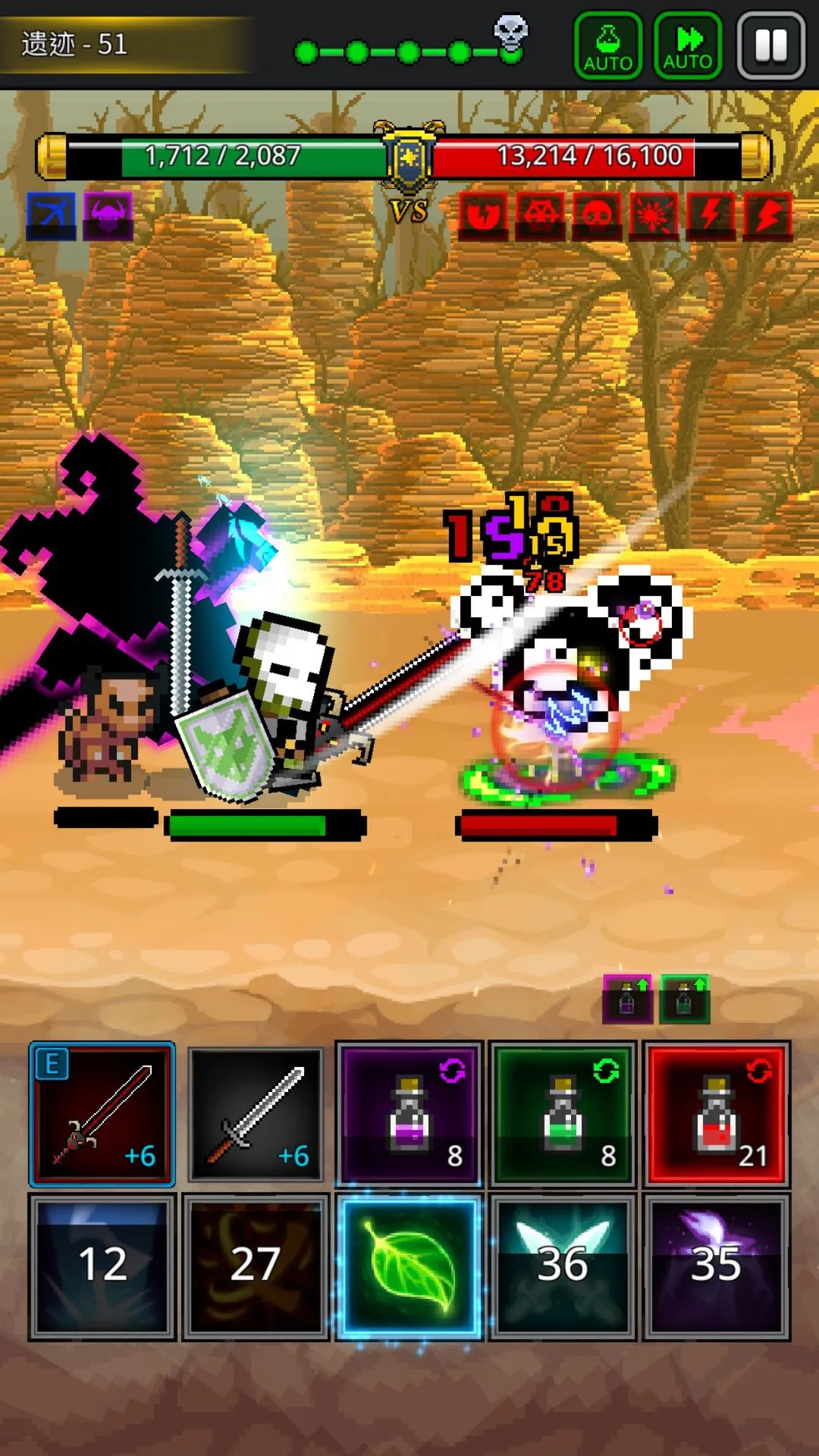819x1456 pixels.
Task: Select the purple skill showing 35
Action: [717, 1266]
